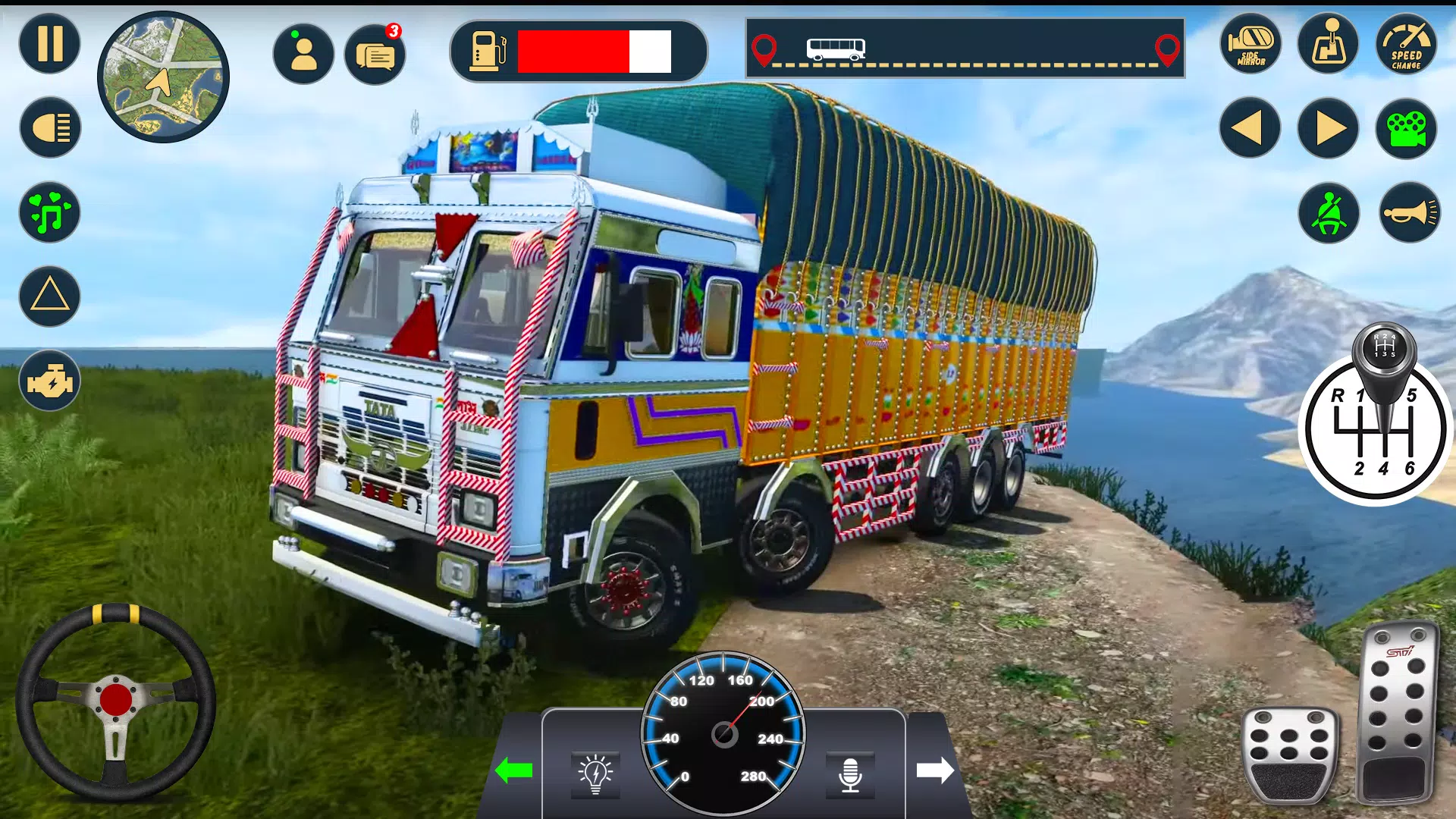Tap the microphone button on the dashboard
1456x819 pixels.
(850, 774)
